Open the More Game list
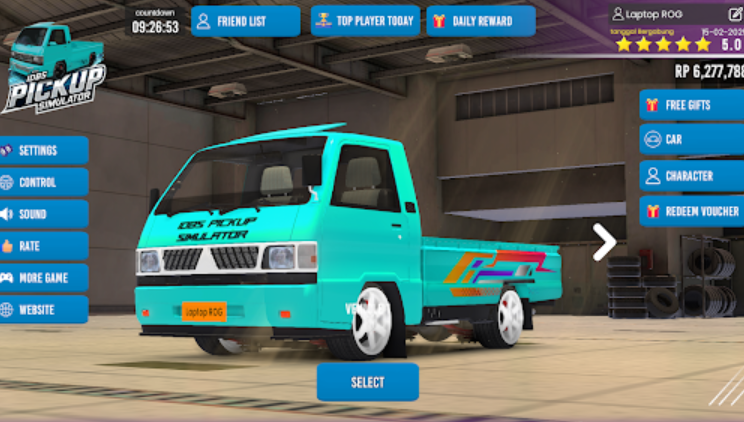 (x=44, y=278)
